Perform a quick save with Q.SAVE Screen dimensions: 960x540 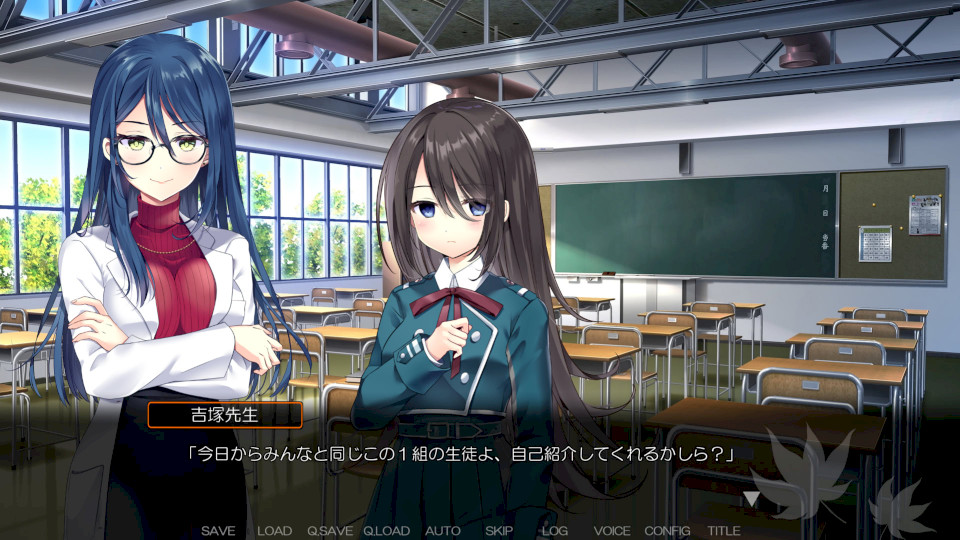330,531
